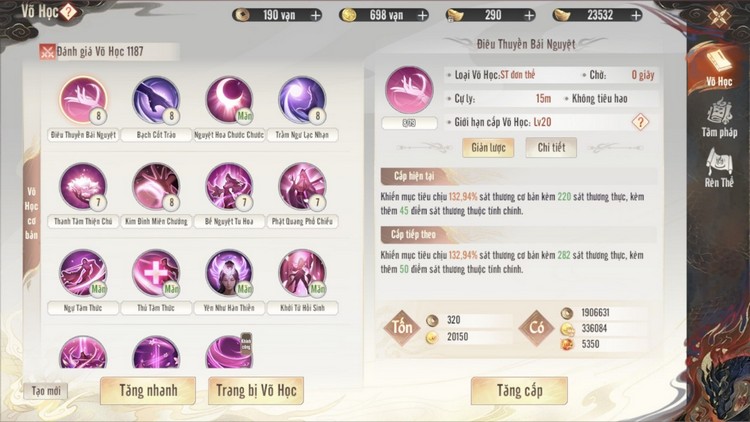Open the Tâm pháp side tab
This screenshot has height=422, width=750.
click(718, 120)
